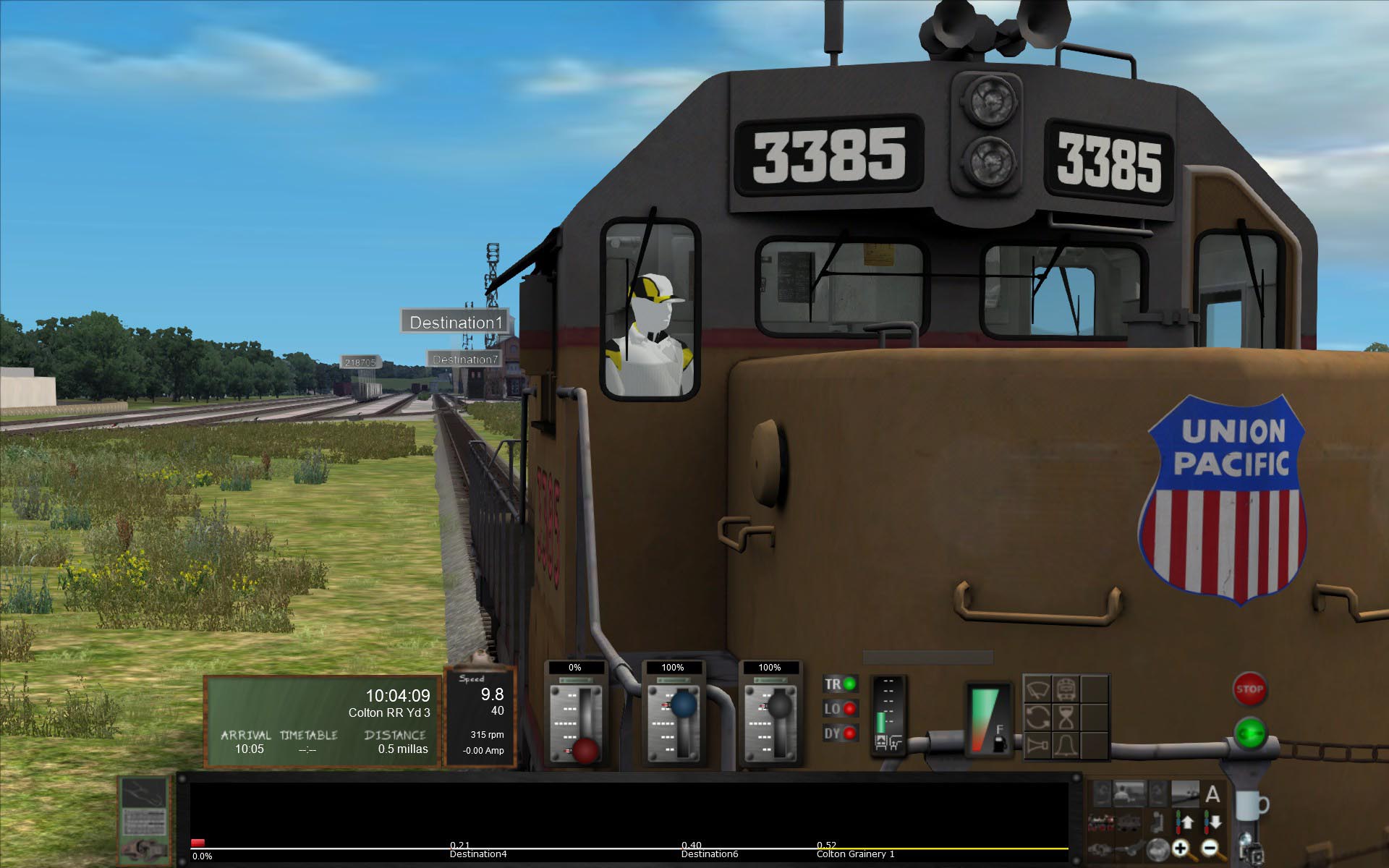
Task: Zoom out with the minus magnifier
Action: point(1210,847)
